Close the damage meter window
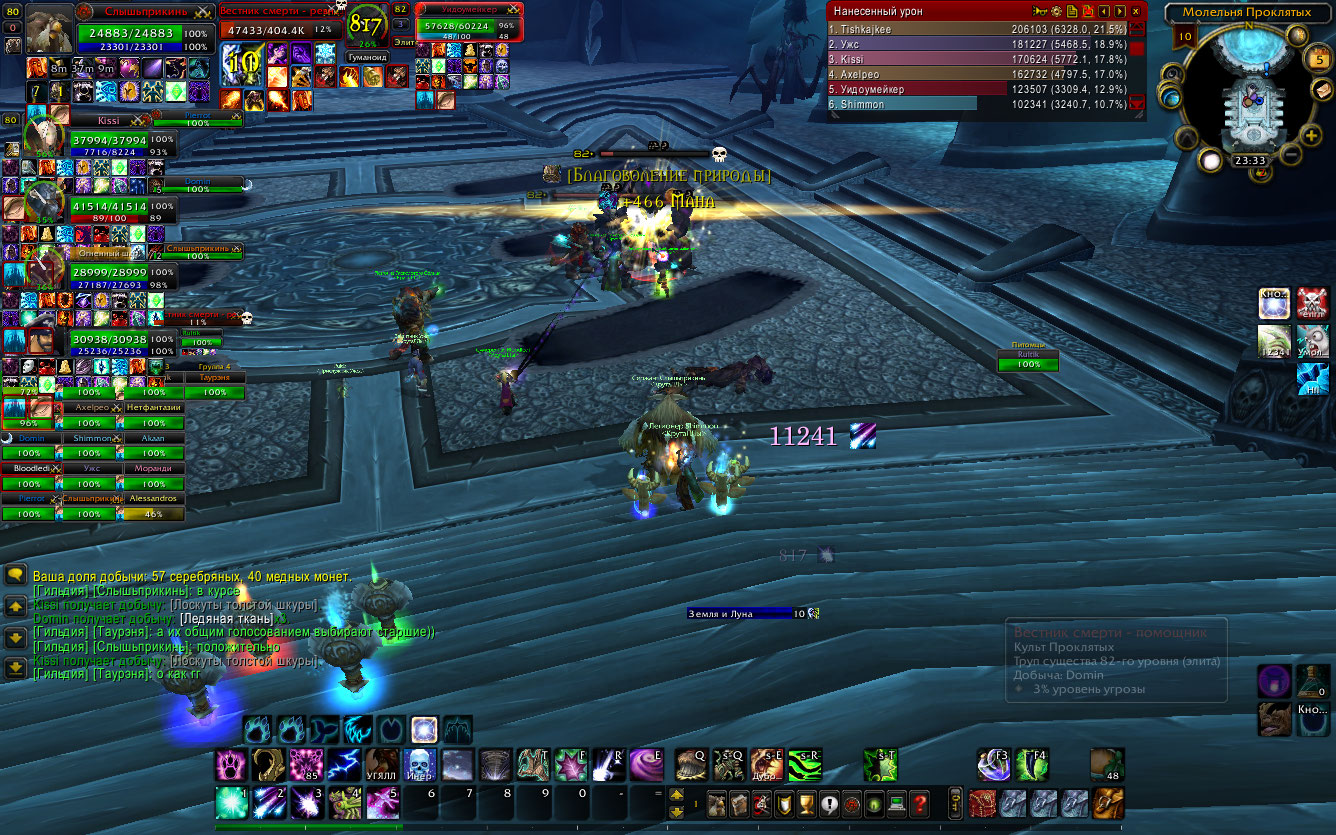1336x835 pixels. pos(1136,11)
